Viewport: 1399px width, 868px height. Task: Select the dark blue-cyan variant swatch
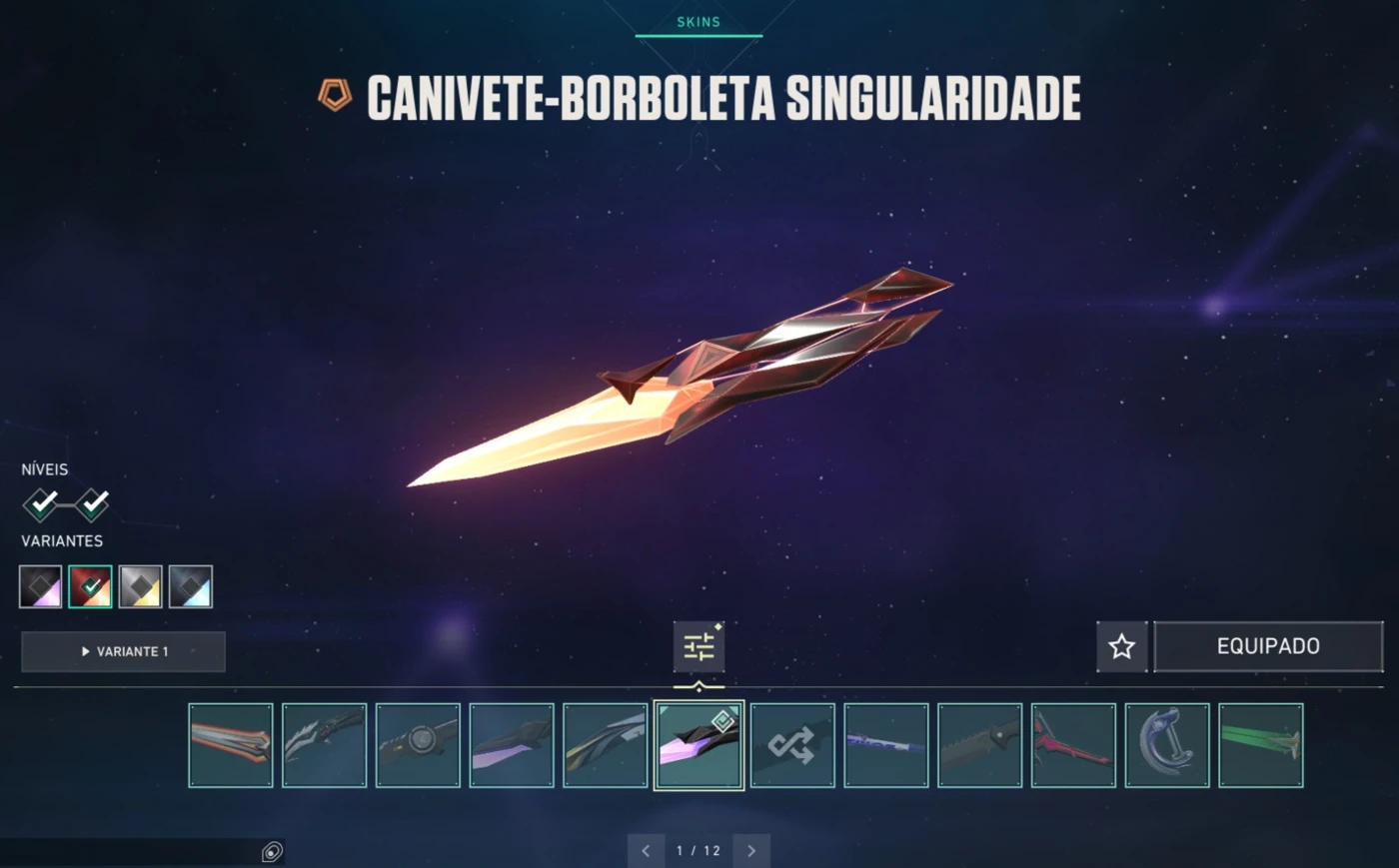(x=190, y=586)
